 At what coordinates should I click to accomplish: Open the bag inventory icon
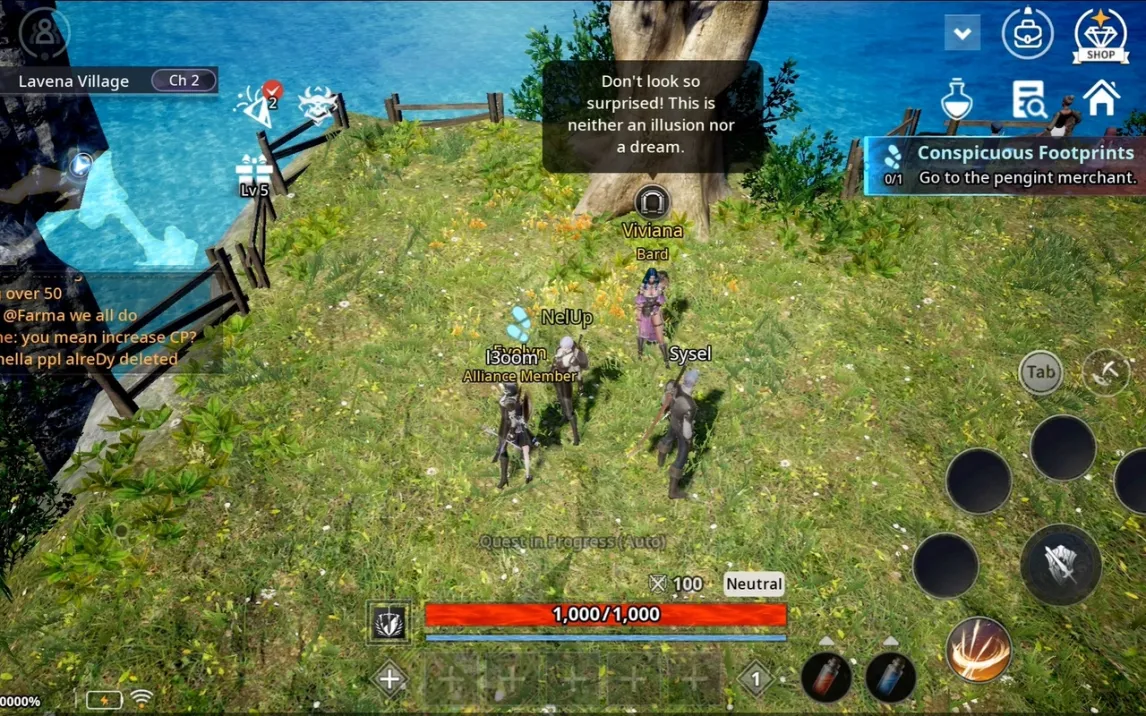(1027, 32)
